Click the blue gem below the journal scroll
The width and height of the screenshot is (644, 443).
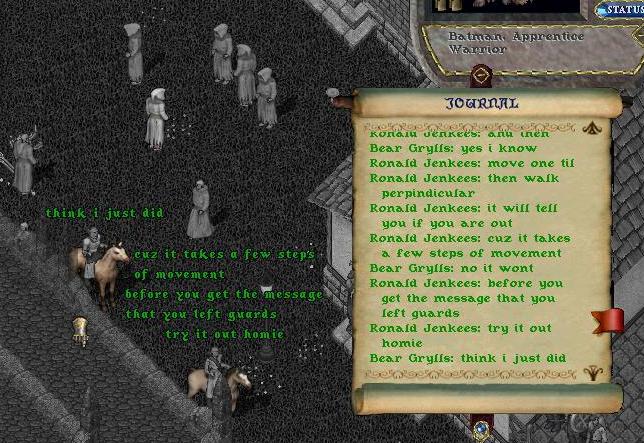click(481, 427)
